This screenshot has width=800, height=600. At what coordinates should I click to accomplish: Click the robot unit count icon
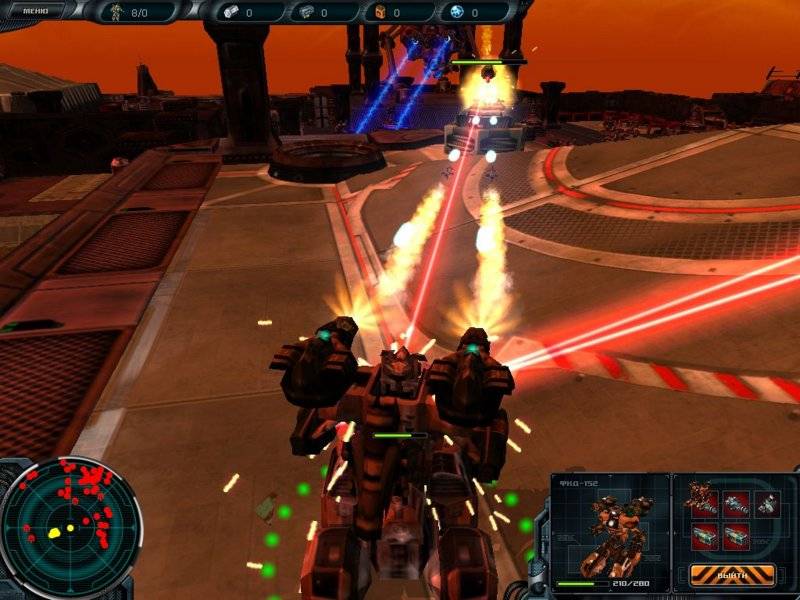pyautogui.click(x=116, y=13)
